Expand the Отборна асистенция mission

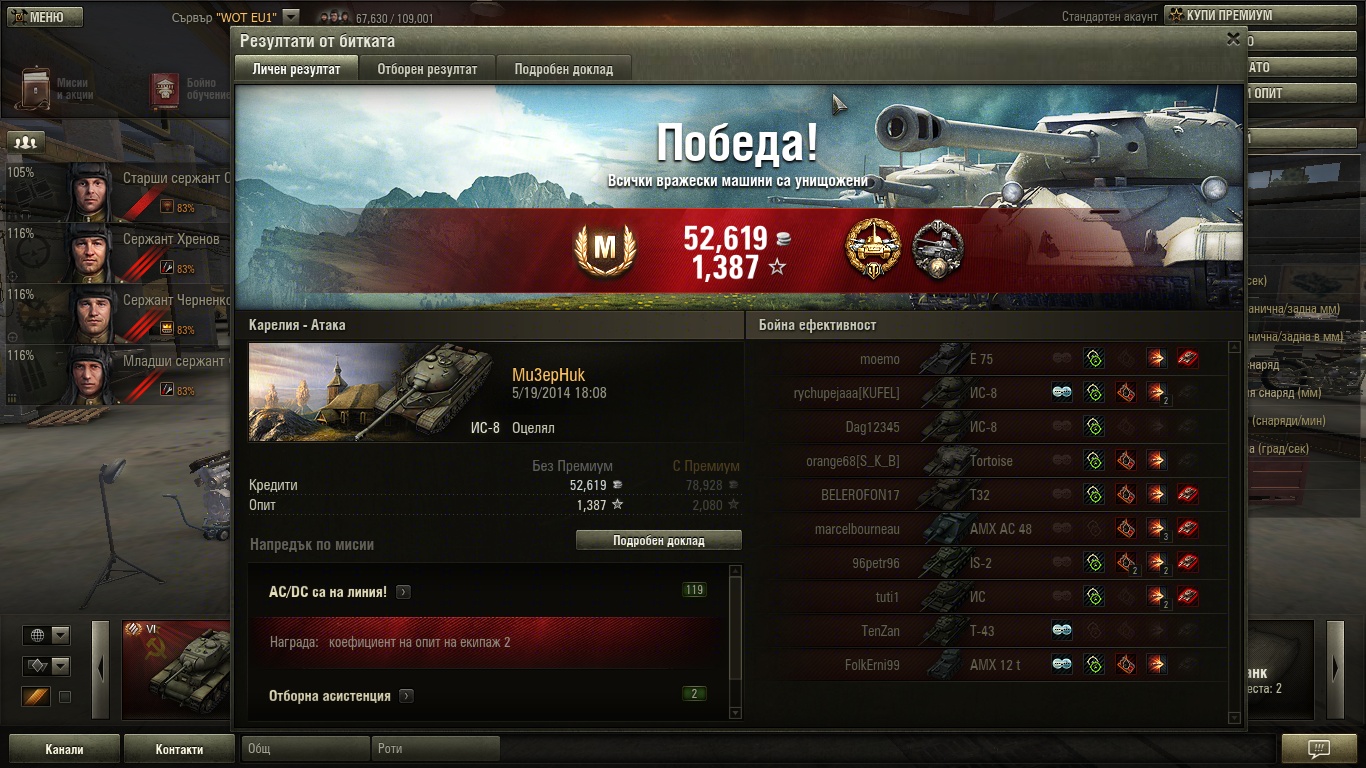(x=406, y=696)
